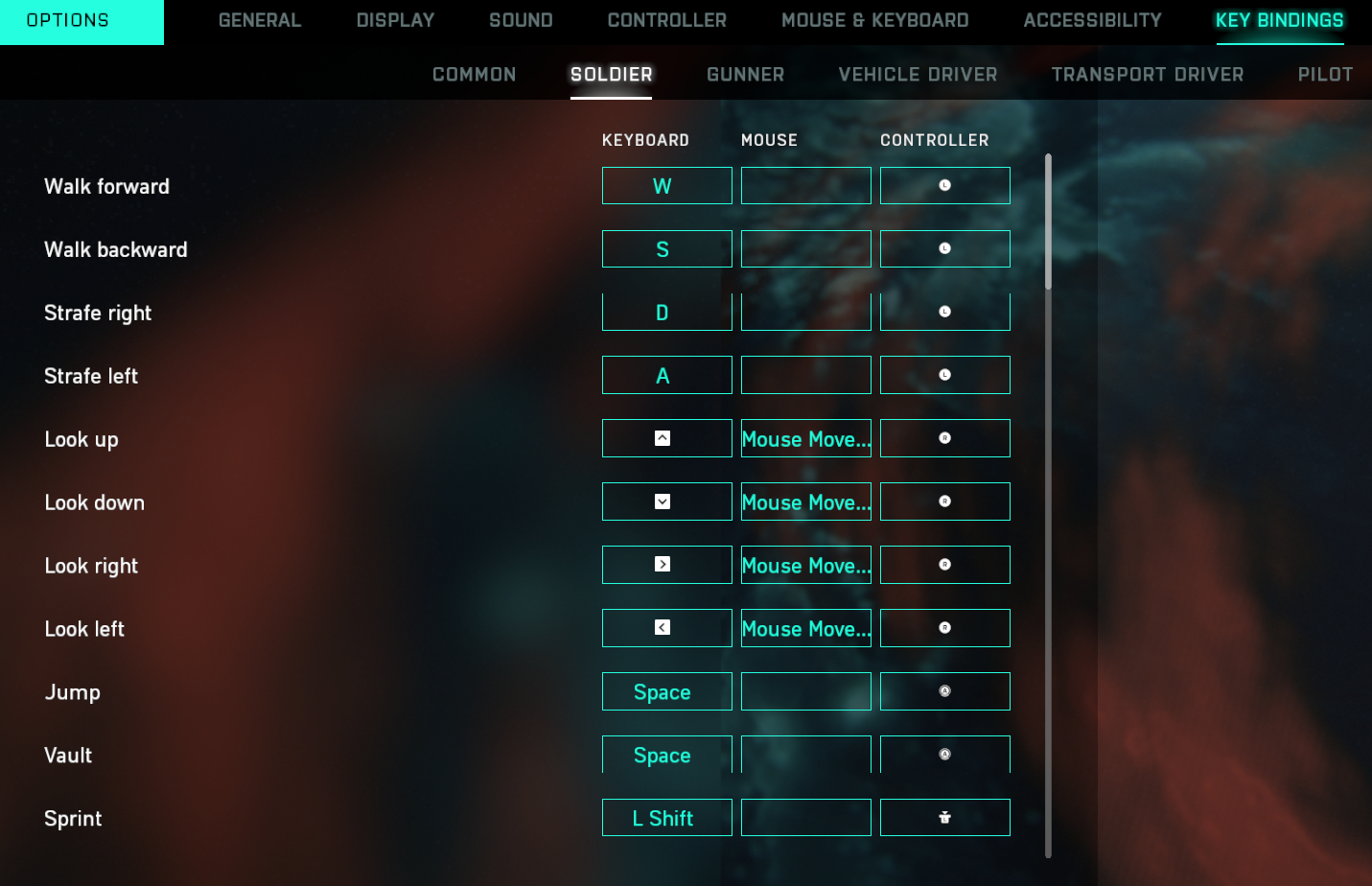Viewport: 1372px width, 886px height.
Task: Switch to the General options tab
Action: pos(260,20)
